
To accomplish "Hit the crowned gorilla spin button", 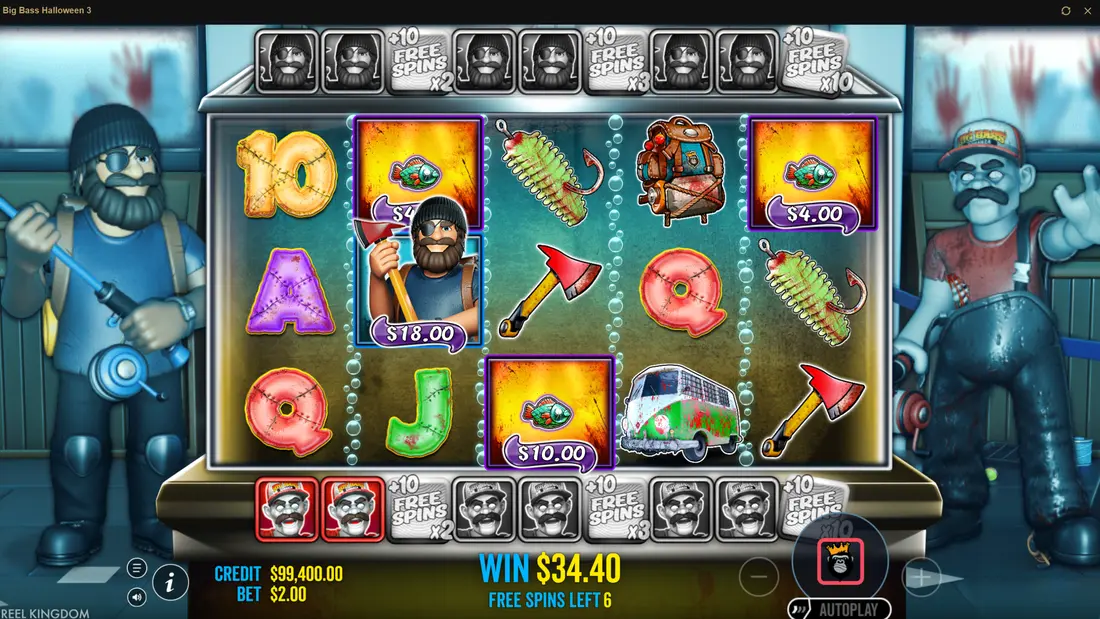I will (839, 561).
